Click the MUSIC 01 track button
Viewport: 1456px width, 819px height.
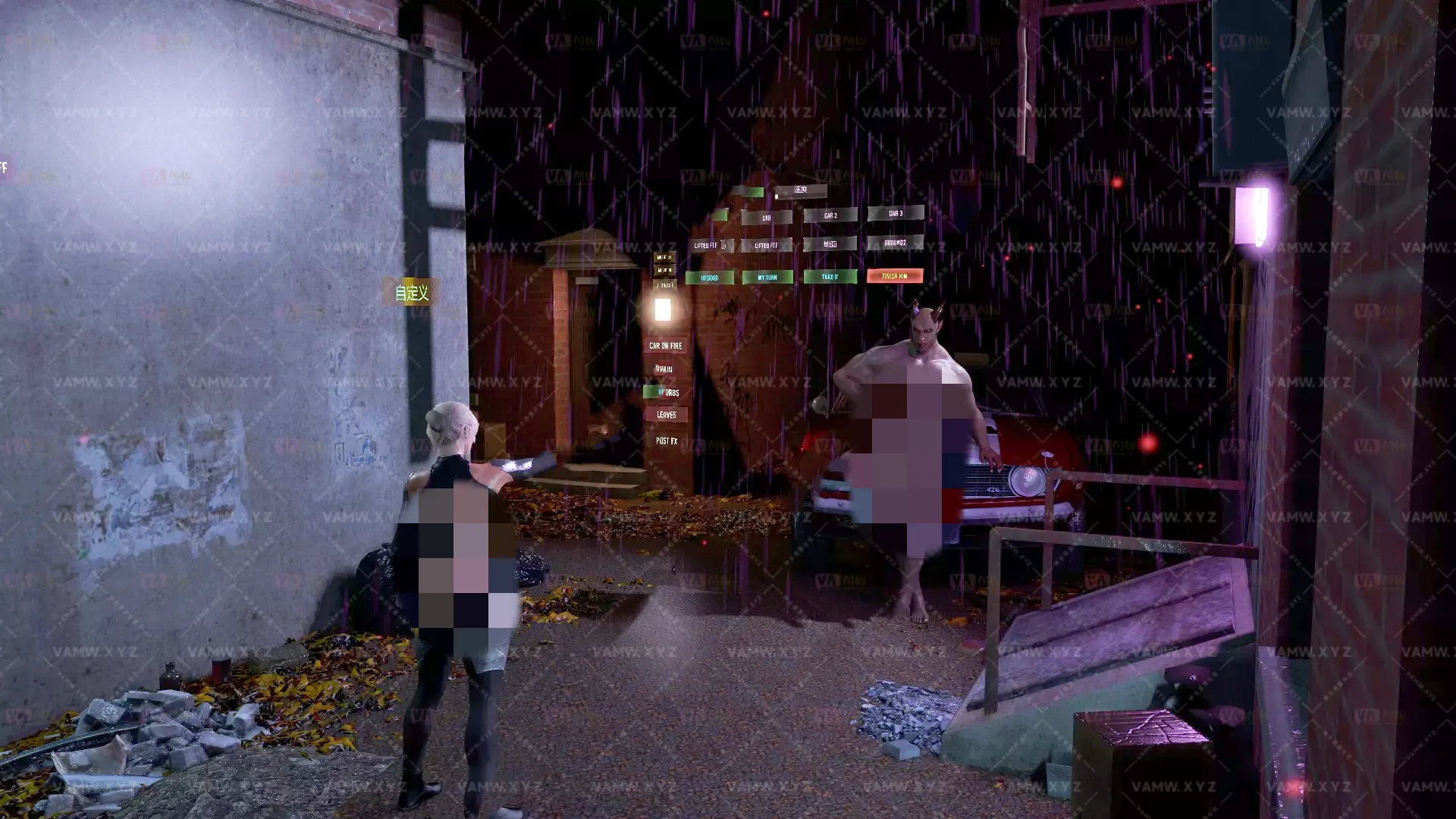[665, 258]
